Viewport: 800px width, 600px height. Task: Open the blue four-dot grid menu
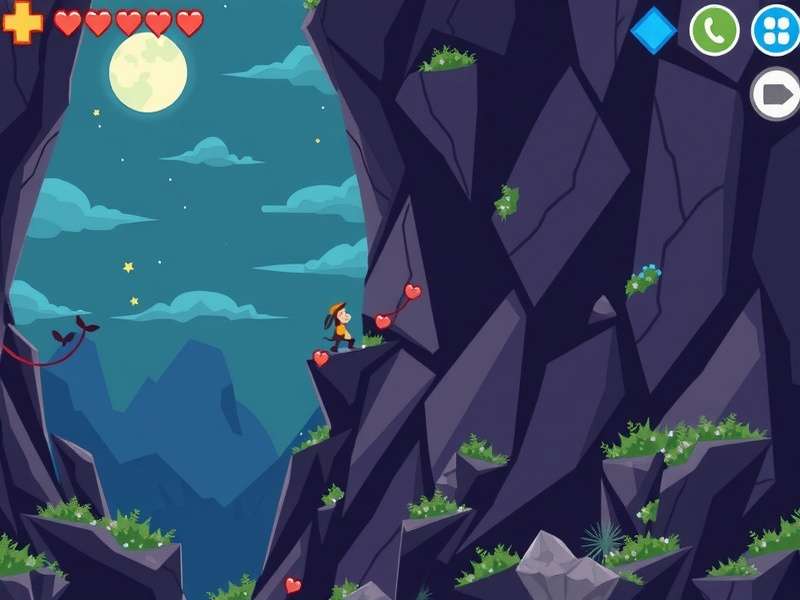click(775, 30)
